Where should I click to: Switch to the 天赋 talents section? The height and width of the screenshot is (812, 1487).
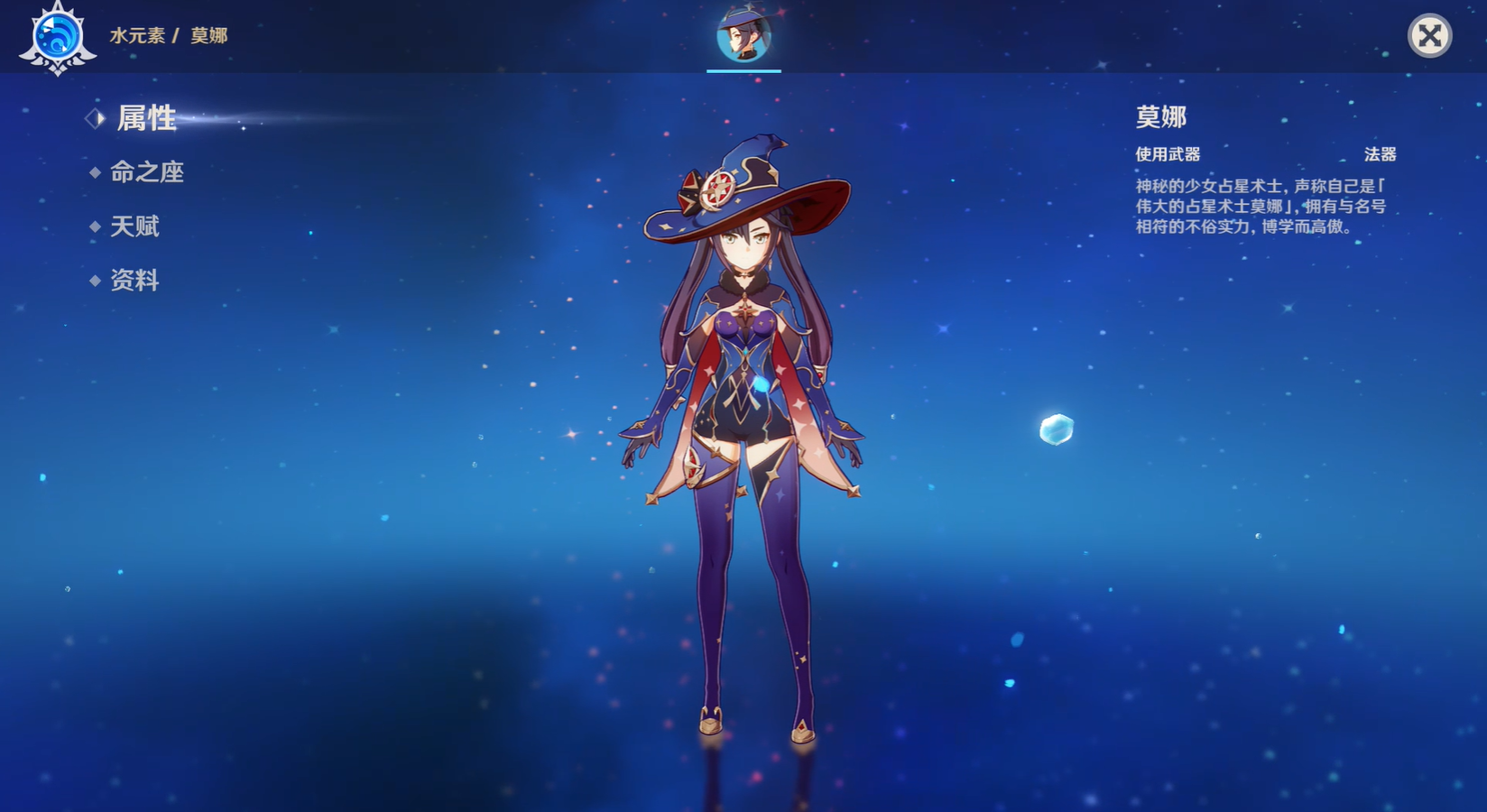[134, 226]
